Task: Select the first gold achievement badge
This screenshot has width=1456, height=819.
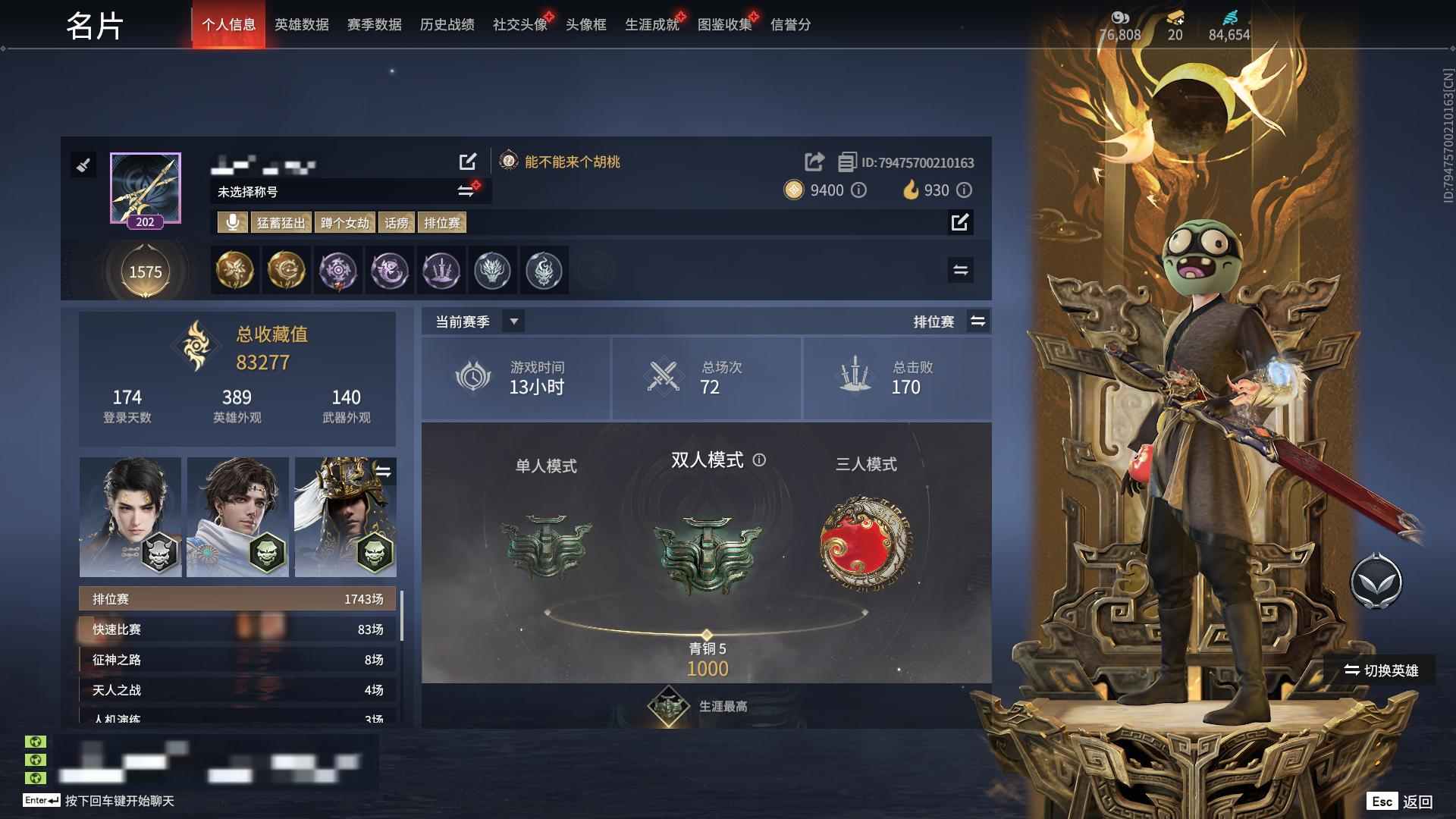Action: coord(234,271)
